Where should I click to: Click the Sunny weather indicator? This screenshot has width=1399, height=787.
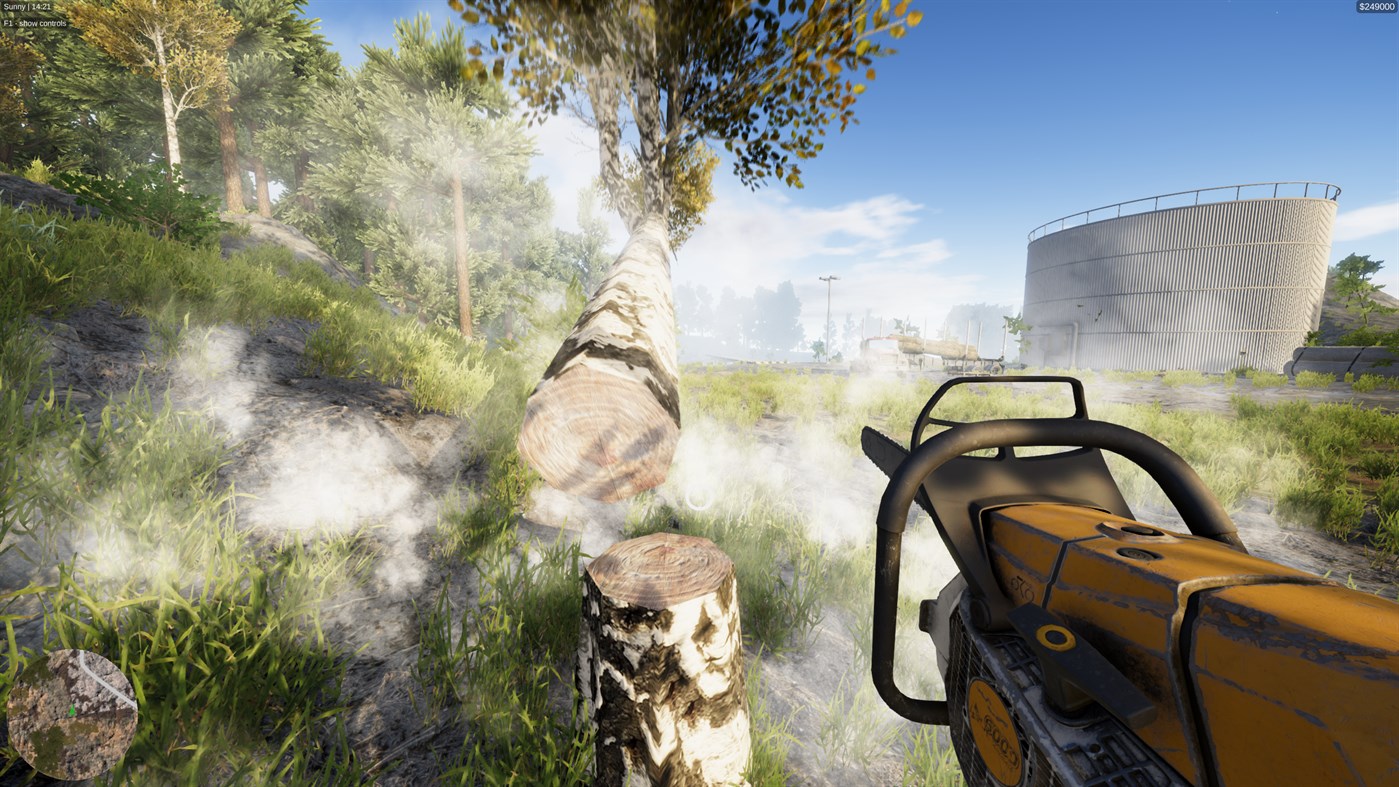pyautogui.click(x=14, y=5)
